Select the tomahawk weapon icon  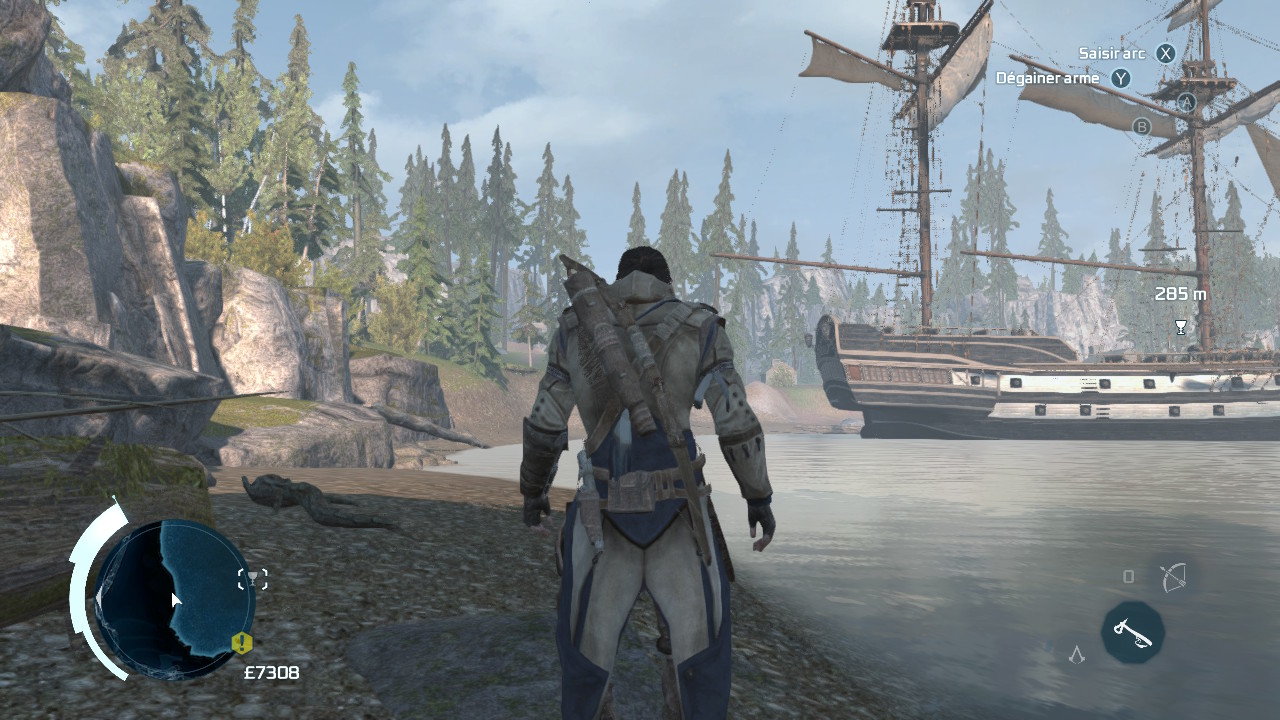1133,632
